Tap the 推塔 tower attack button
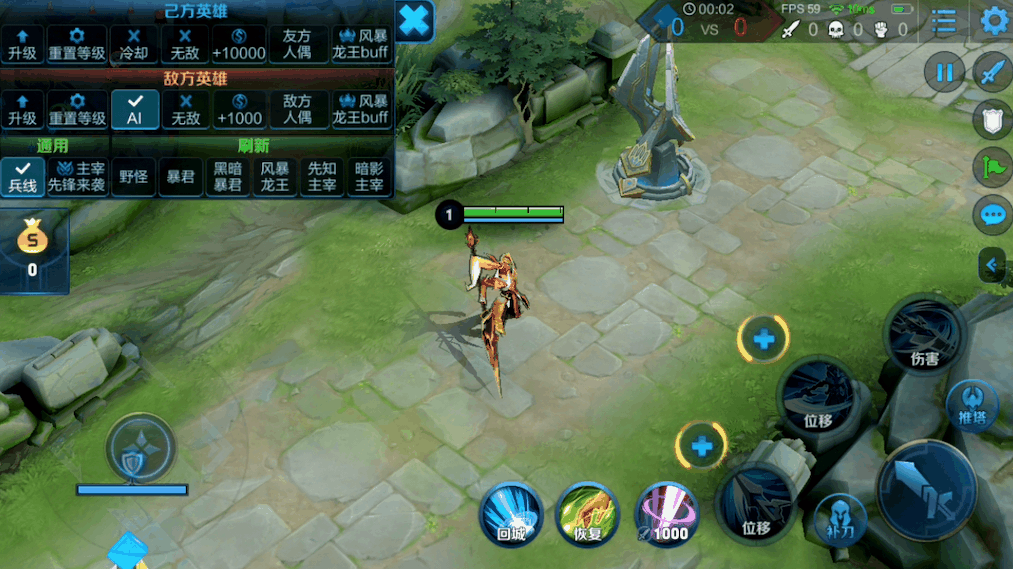1013x569 pixels. [969, 403]
